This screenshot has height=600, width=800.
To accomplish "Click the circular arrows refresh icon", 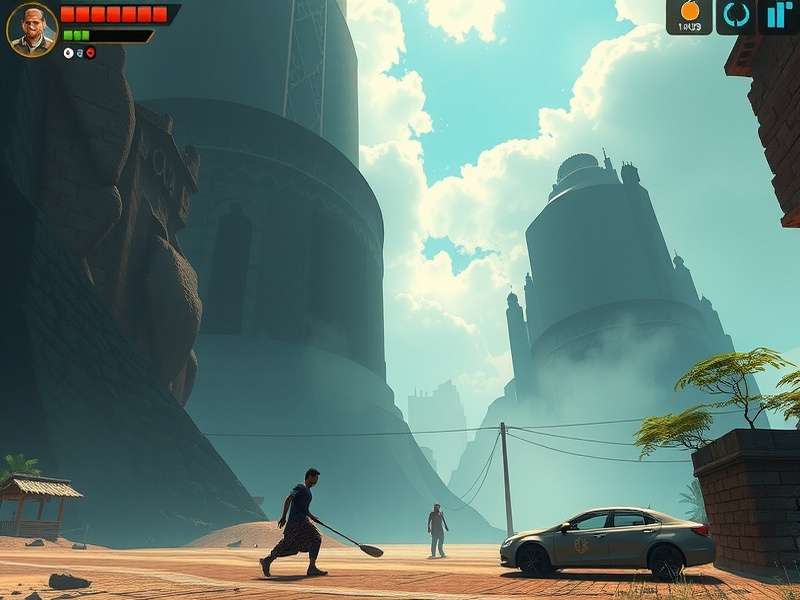I will [x=736, y=15].
